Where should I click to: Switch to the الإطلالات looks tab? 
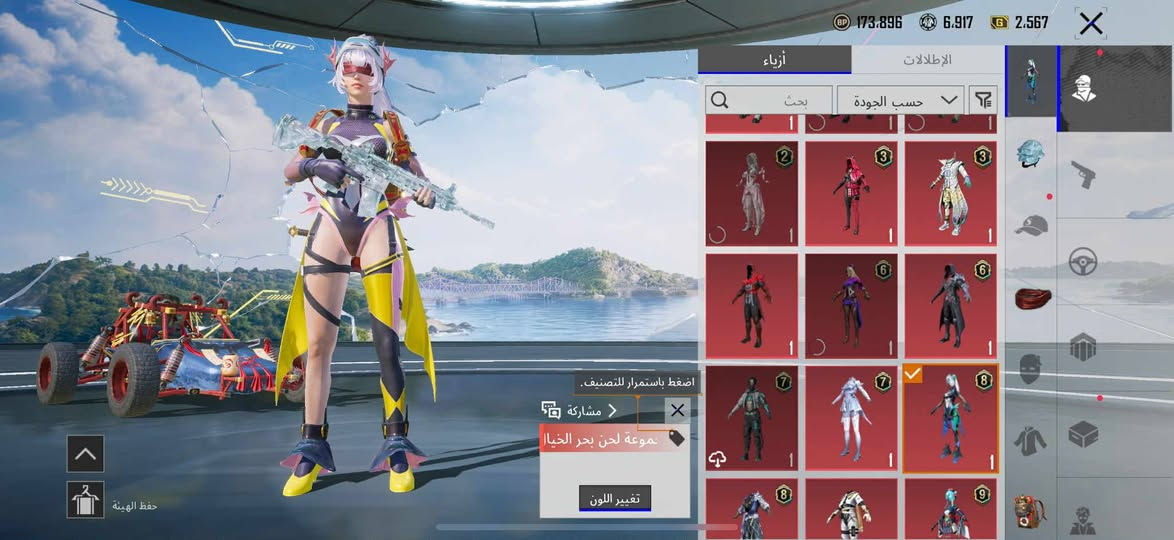pos(927,60)
